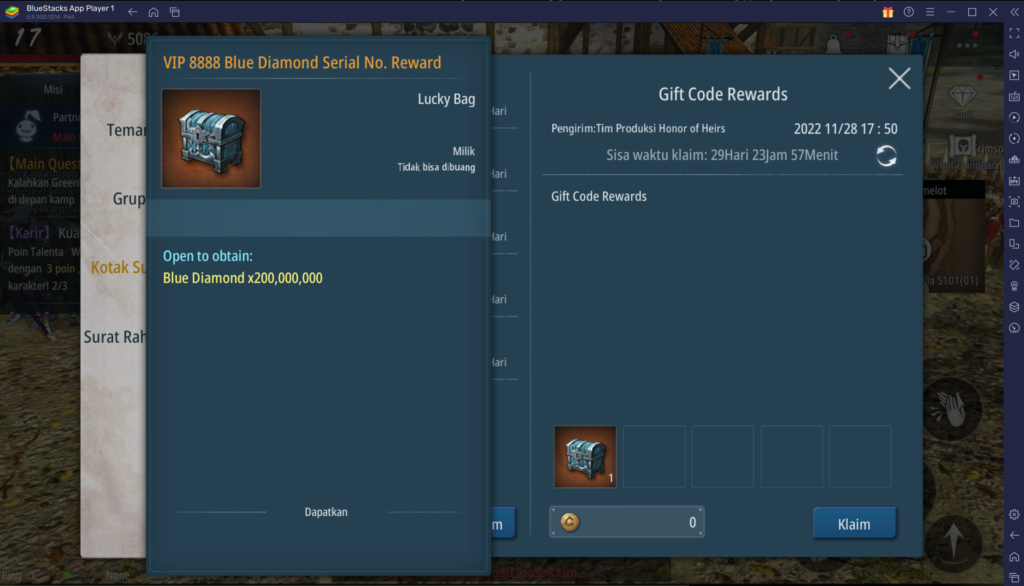Screen dimensions: 1024x586
Task: Open the Kotak Surat mailbox tab
Action: (118, 267)
